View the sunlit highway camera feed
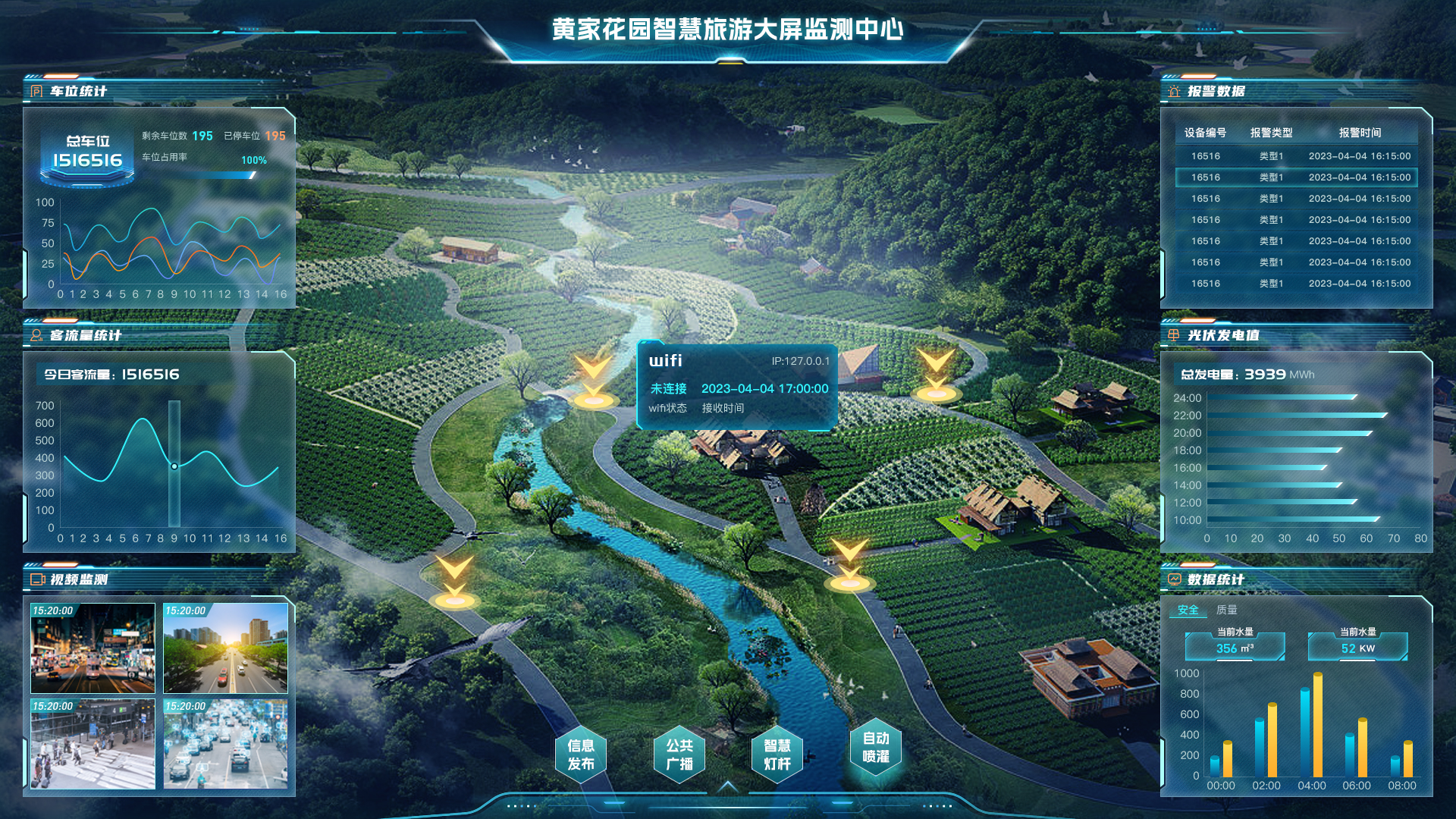The width and height of the screenshot is (1456, 819). 226,648
